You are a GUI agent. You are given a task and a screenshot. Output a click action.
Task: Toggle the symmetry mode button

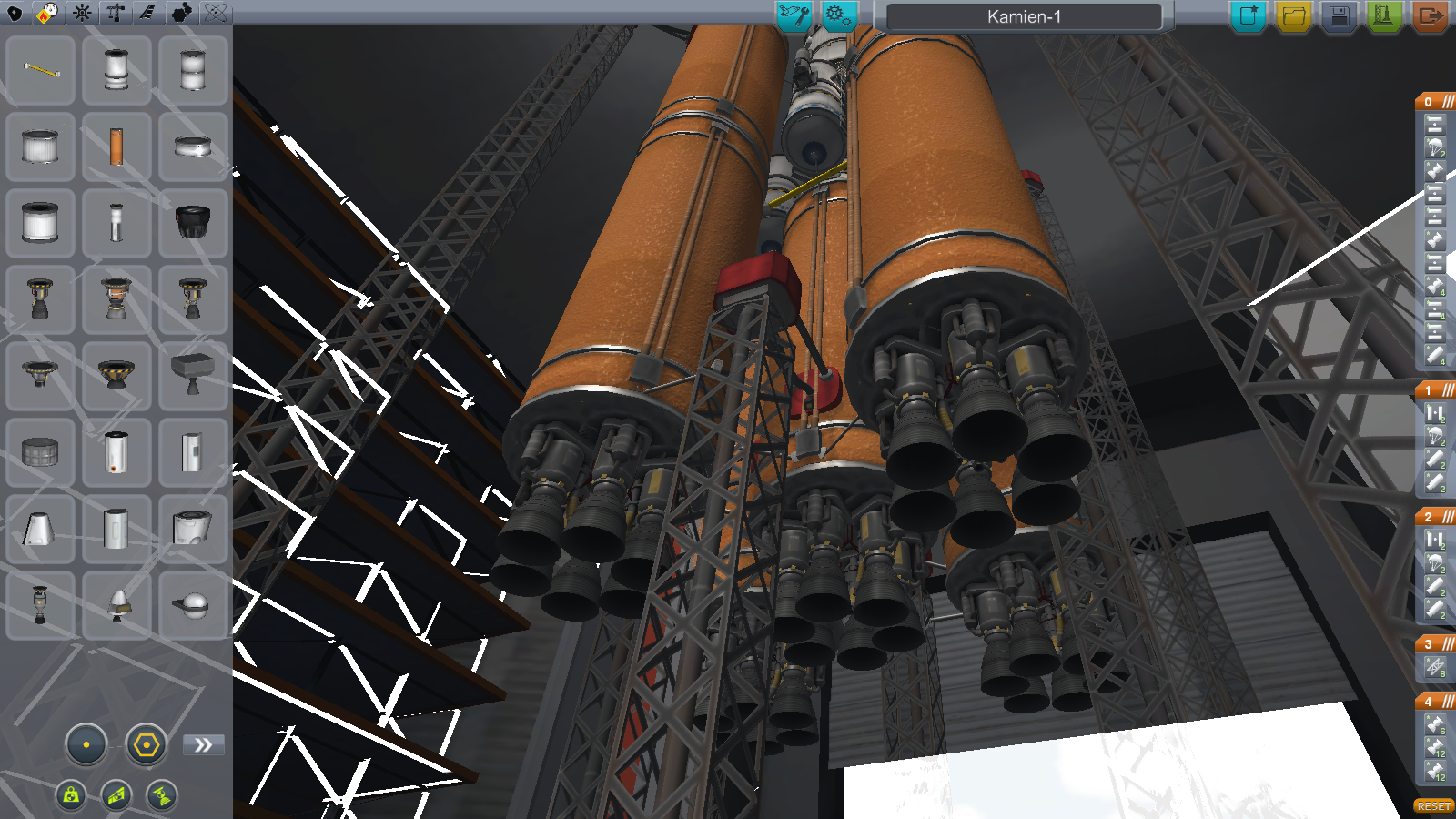click(86, 744)
